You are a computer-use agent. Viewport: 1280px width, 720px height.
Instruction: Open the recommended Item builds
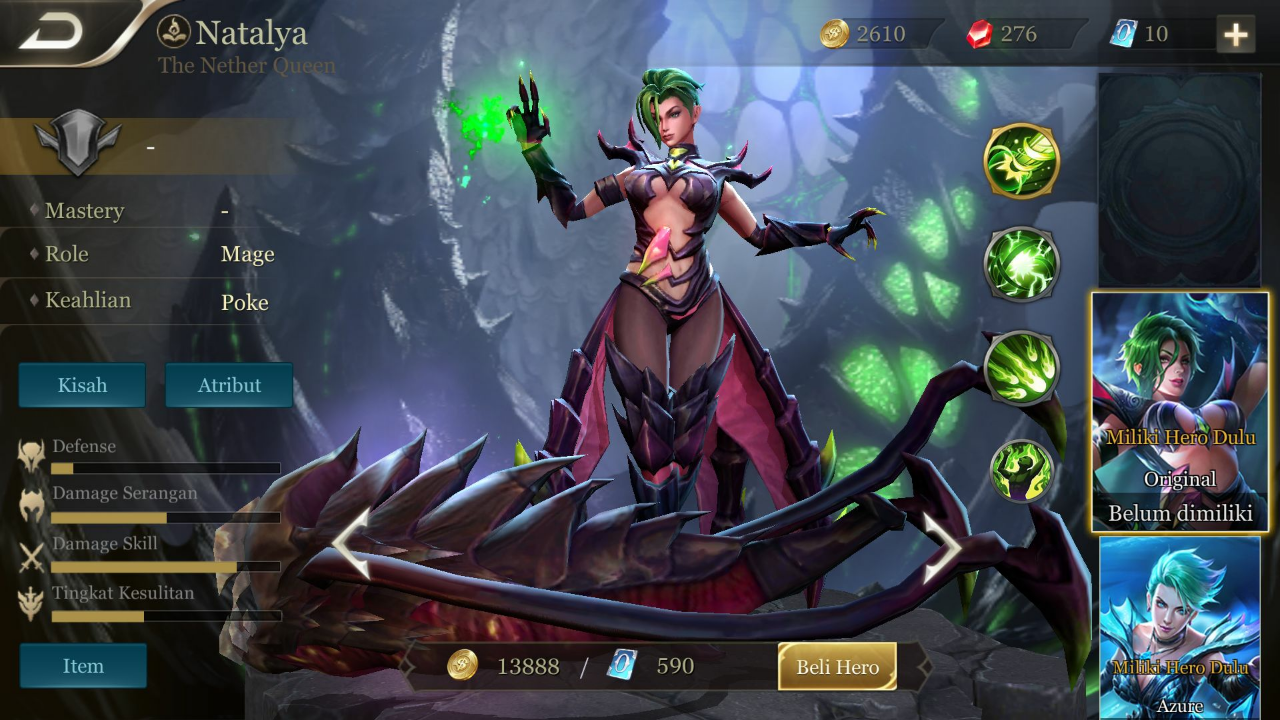click(x=83, y=666)
